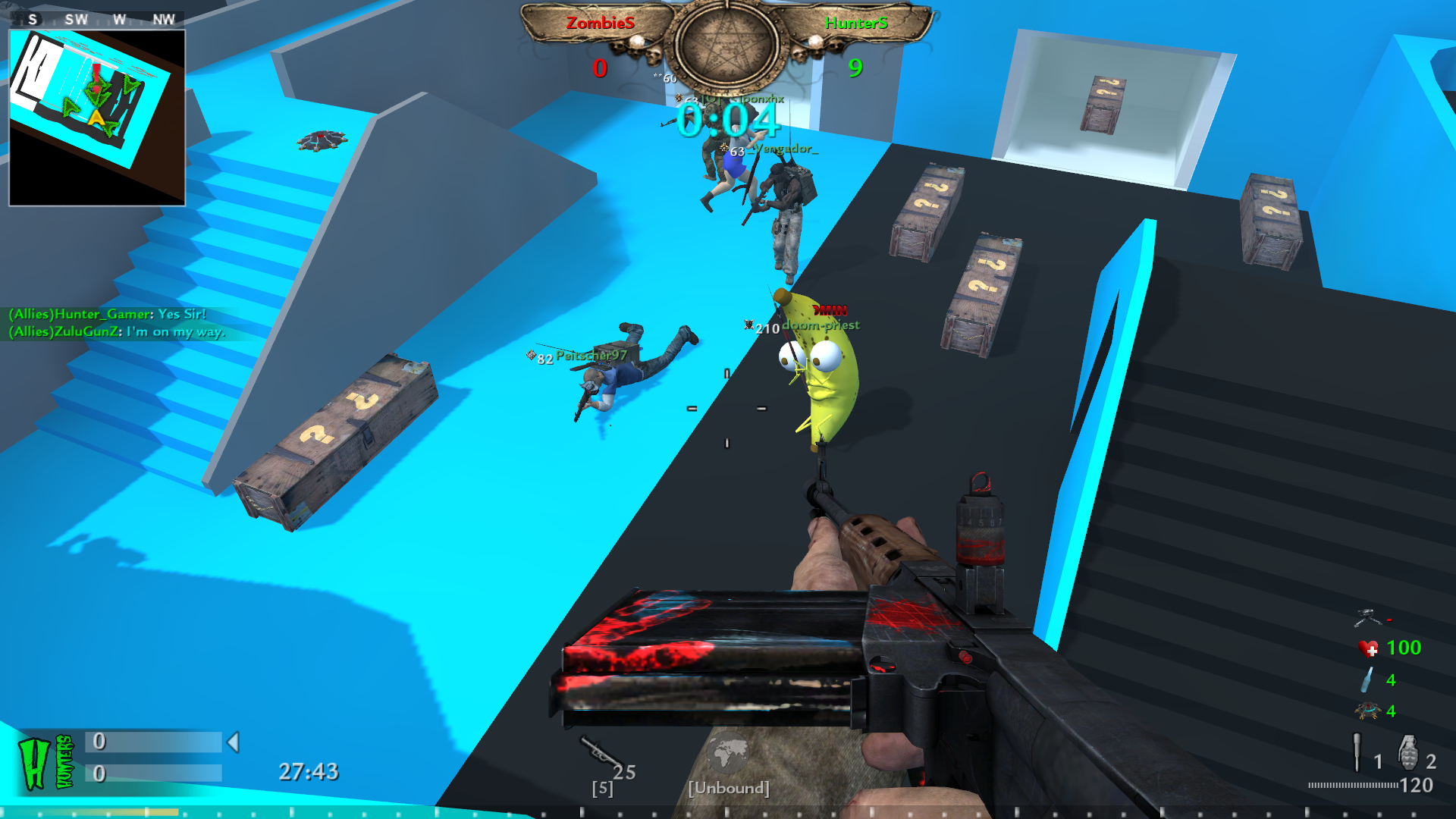Select the spider mine item icon
Viewport: 1456px width, 819px height.
[x=1367, y=711]
